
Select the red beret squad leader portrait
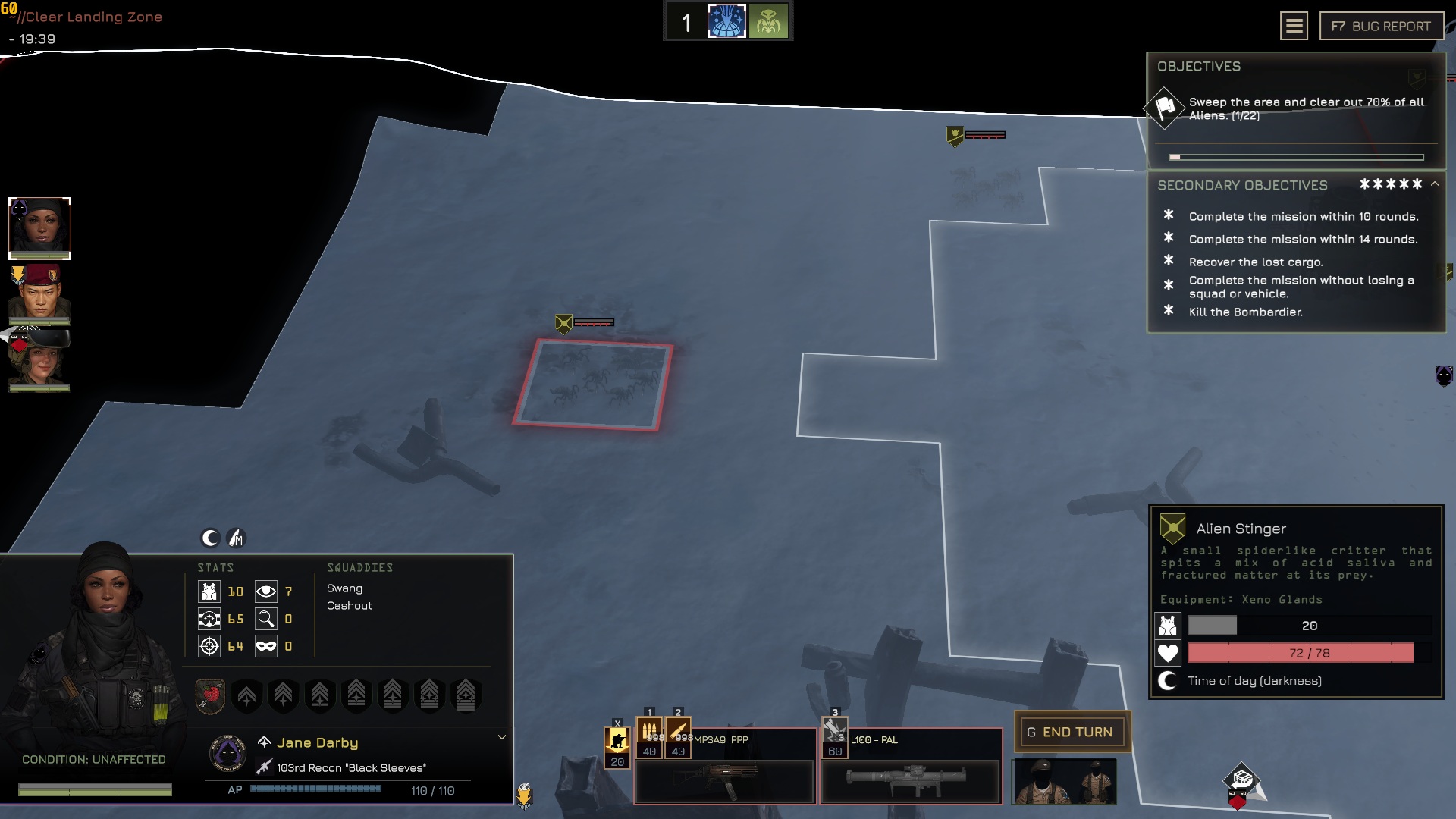(x=39, y=293)
